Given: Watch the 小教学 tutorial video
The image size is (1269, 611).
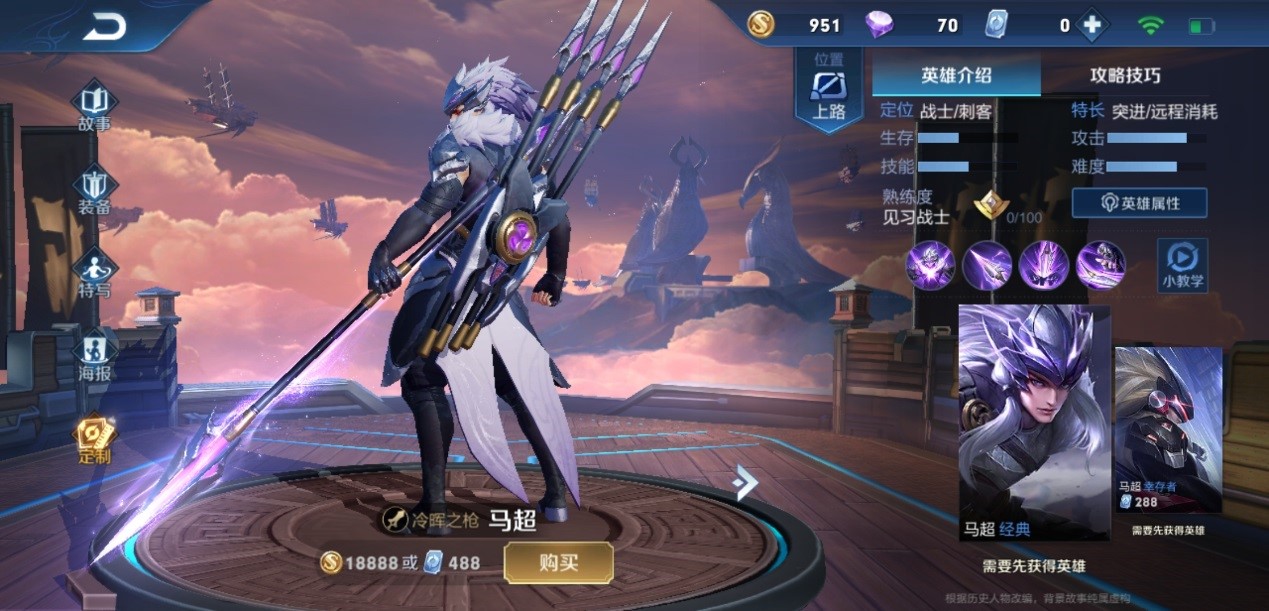Looking at the screenshot, I should click(x=1182, y=265).
